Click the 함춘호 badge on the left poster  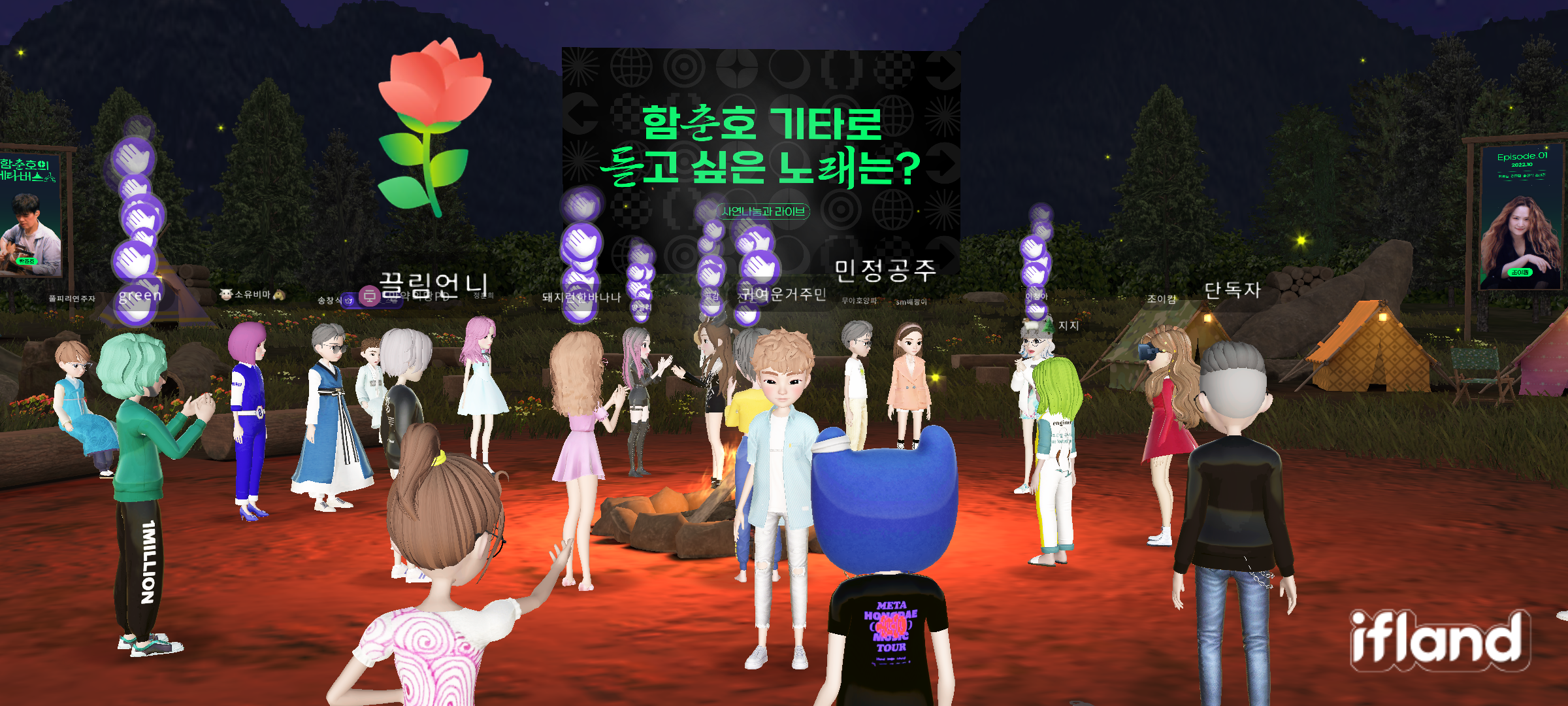tap(27, 261)
